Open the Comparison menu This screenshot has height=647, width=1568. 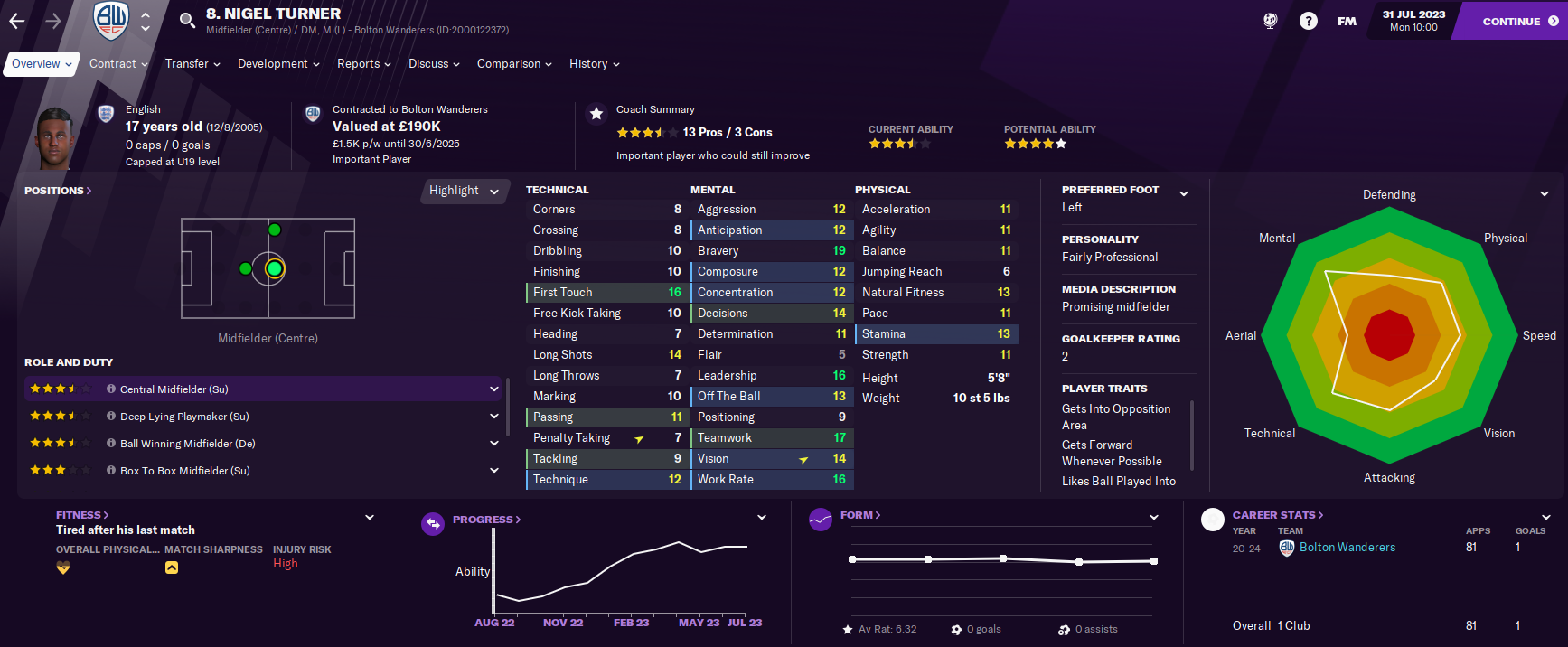[x=514, y=64]
